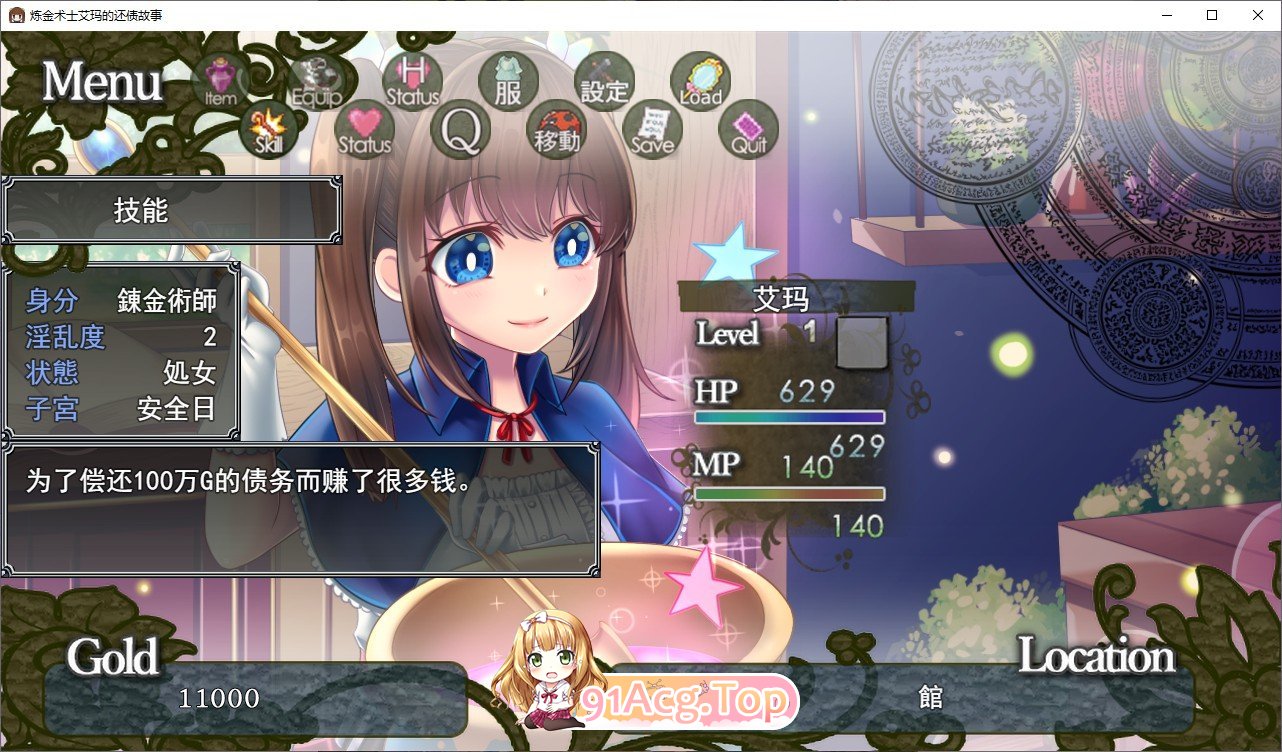This screenshot has height=752, width=1282.
Task: Open the Item menu icon
Action: tap(220, 80)
